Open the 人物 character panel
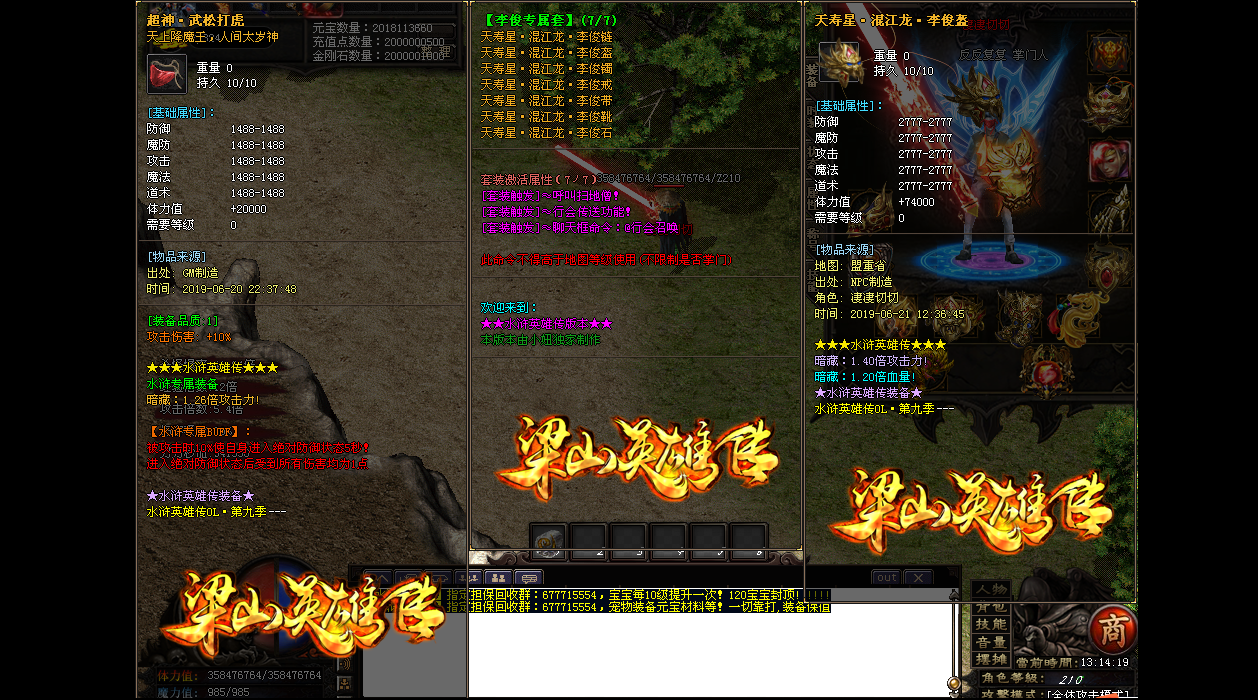 (x=992, y=590)
